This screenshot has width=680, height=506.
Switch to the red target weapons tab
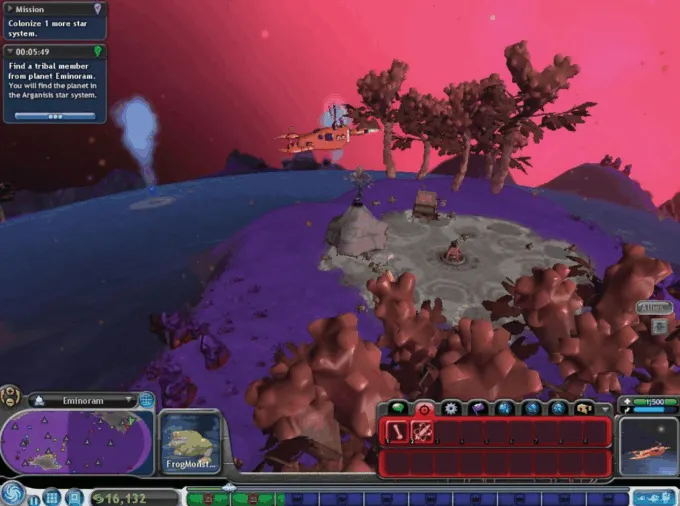(x=425, y=408)
